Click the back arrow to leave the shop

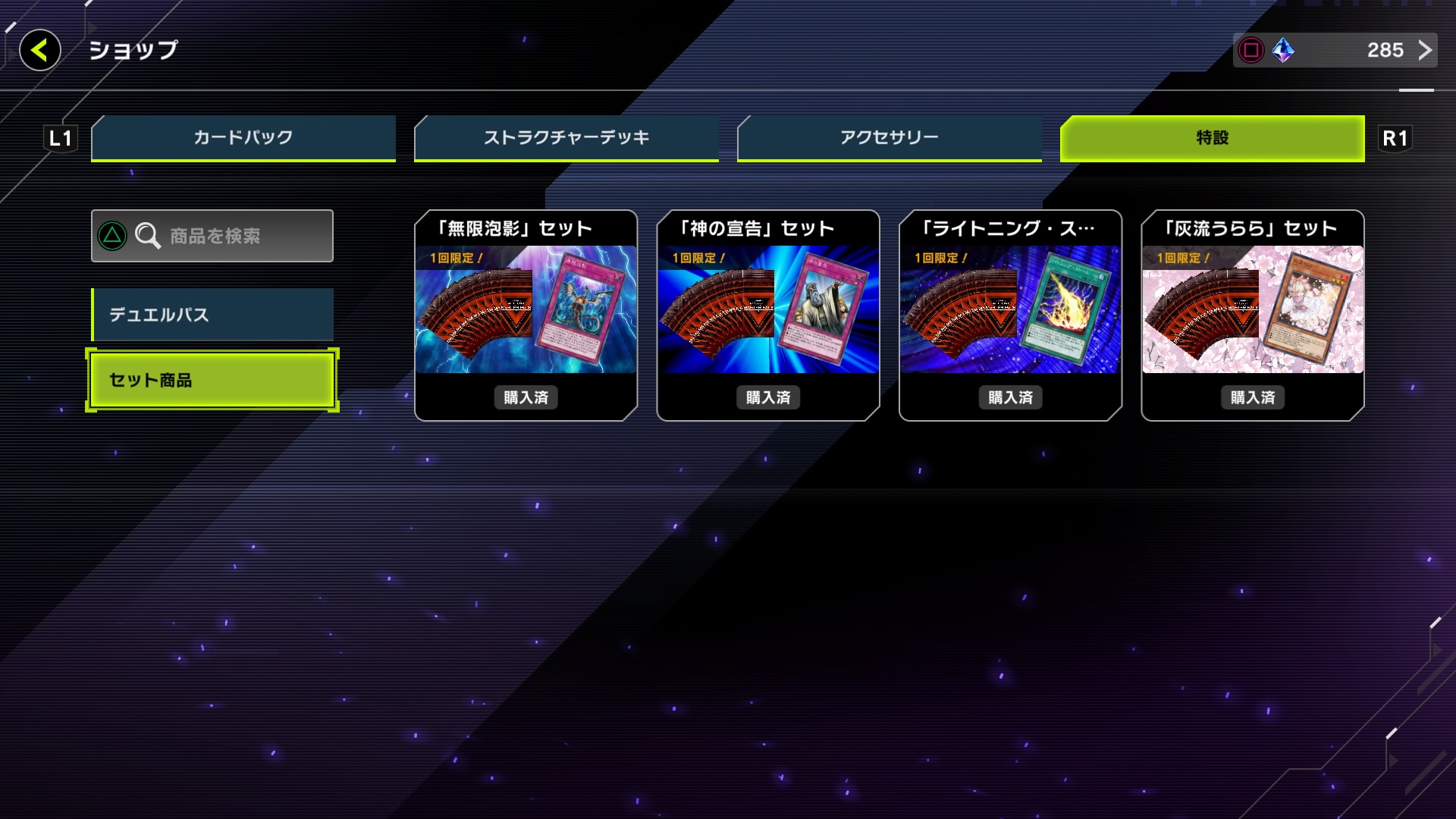tap(39, 51)
